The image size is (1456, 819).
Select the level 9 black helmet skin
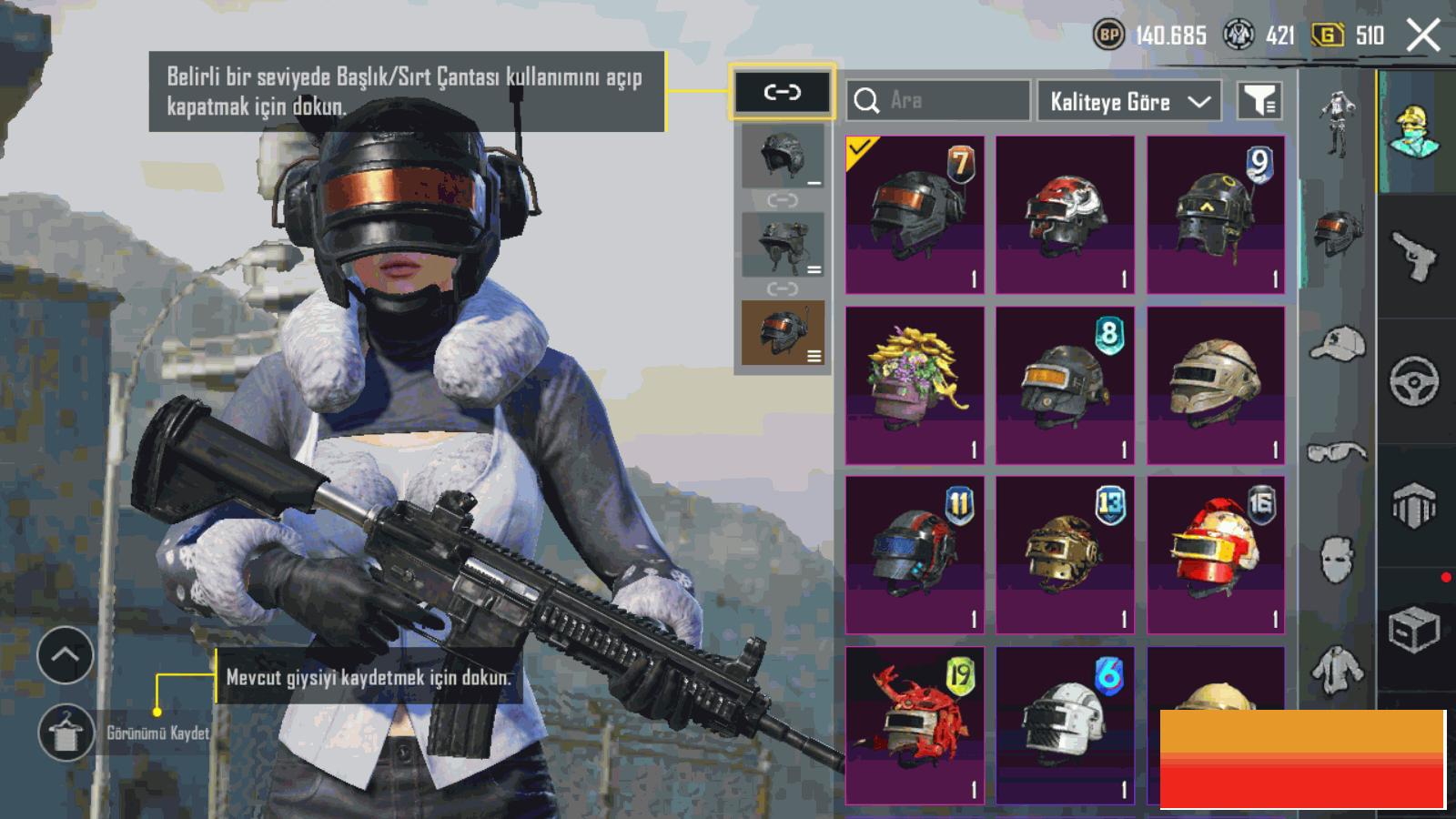point(1216,215)
